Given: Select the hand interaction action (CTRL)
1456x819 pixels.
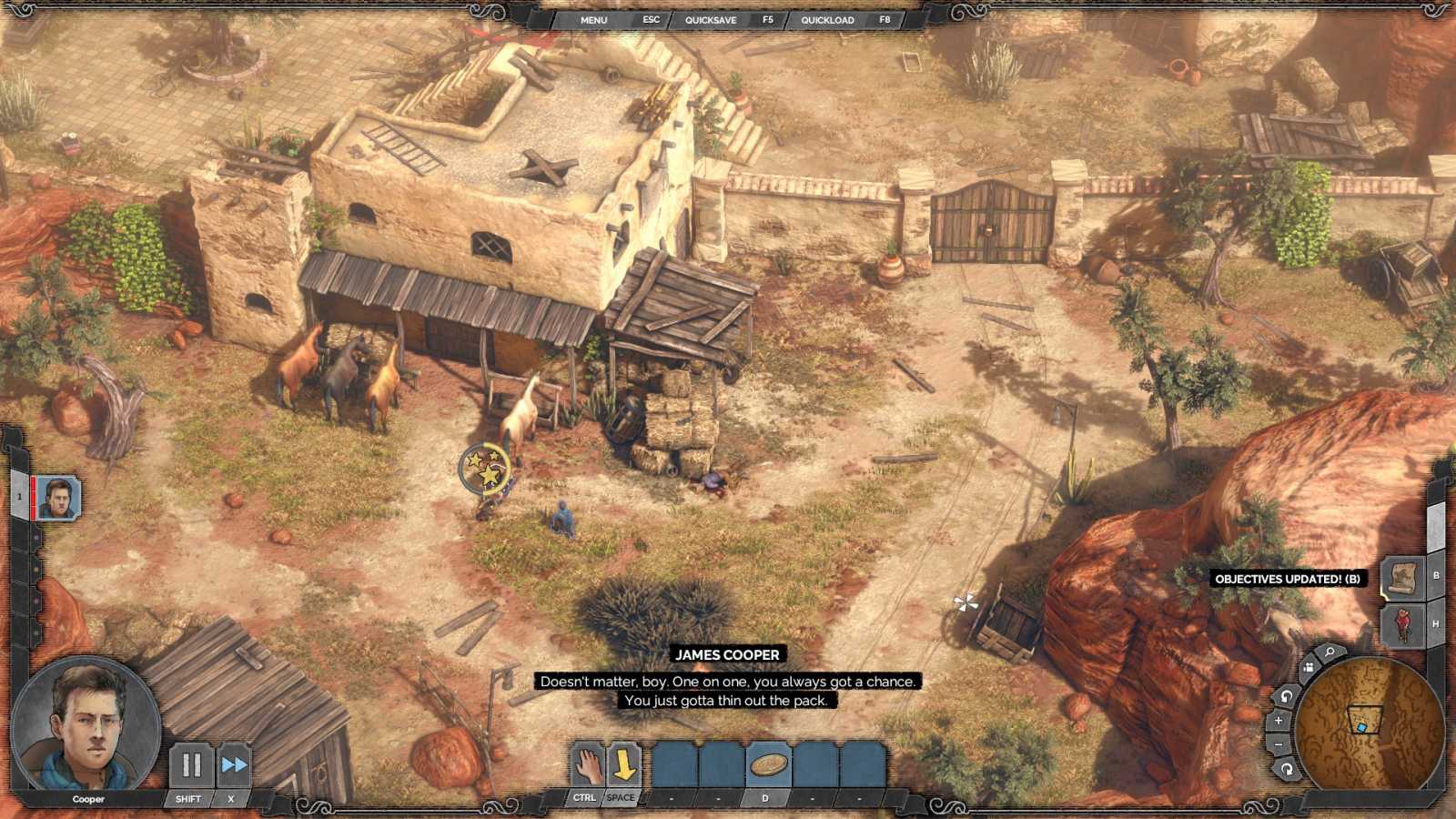Looking at the screenshot, I should [586, 764].
